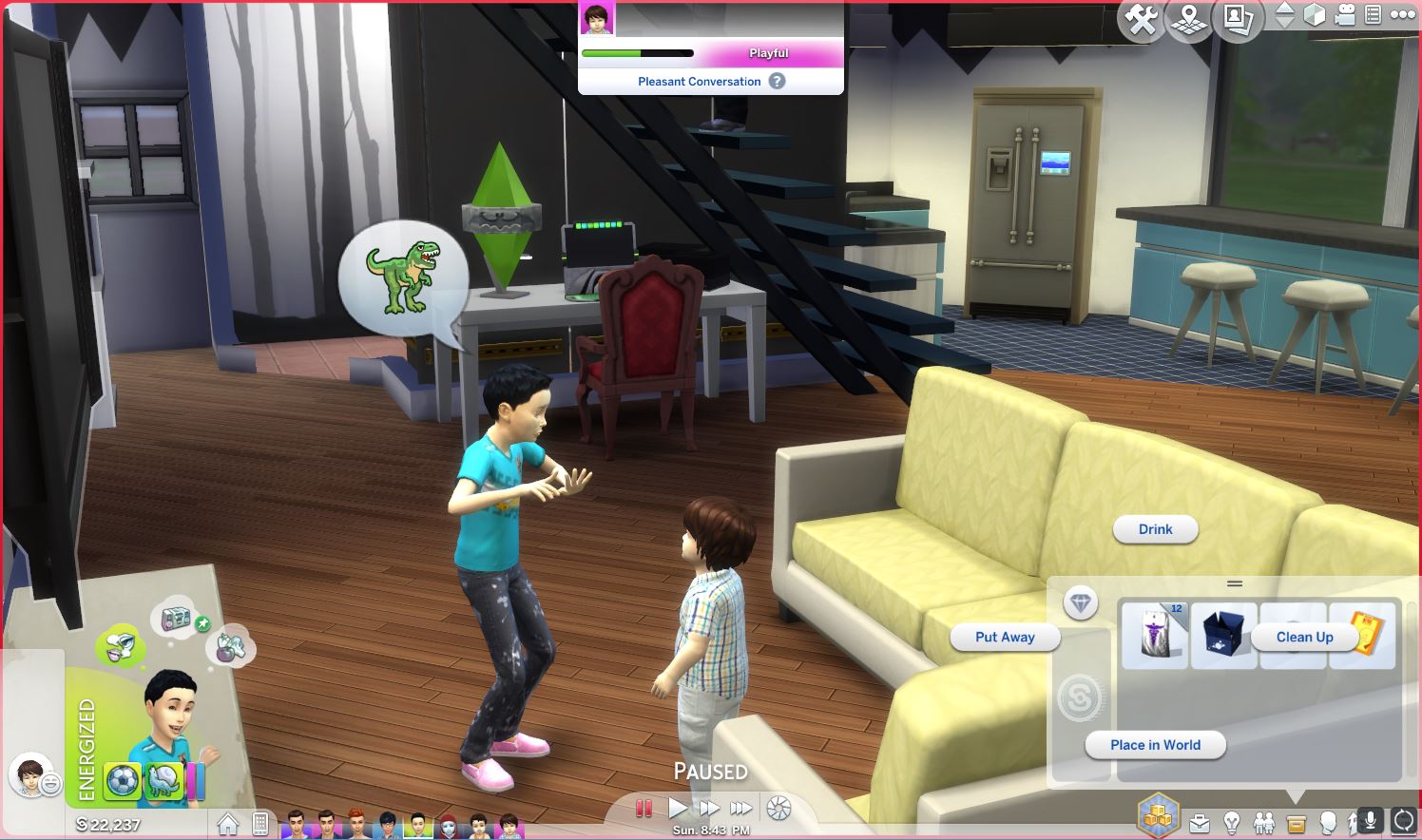Image resolution: width=1422 pixels, height=840 pixels.
Task: Toggle the walls view cube icon
Action: pyautogui.click(x=1314, y=15)
